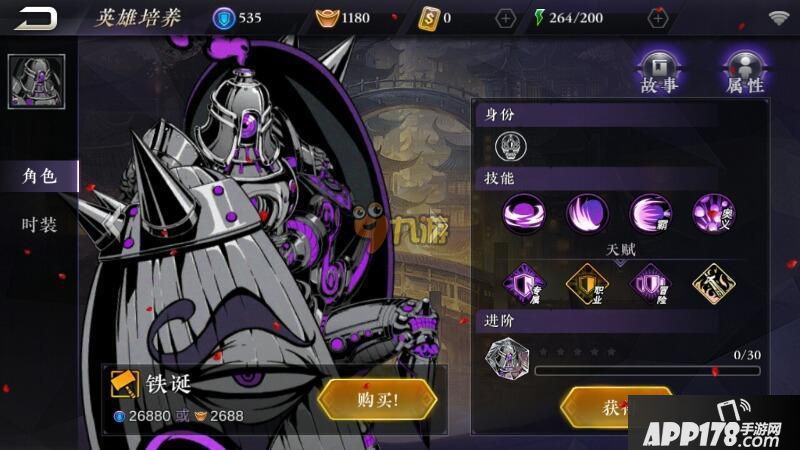Inspect the first purple swirl skill
This screenshot has width=800, height=450.
tap(524, 212)
